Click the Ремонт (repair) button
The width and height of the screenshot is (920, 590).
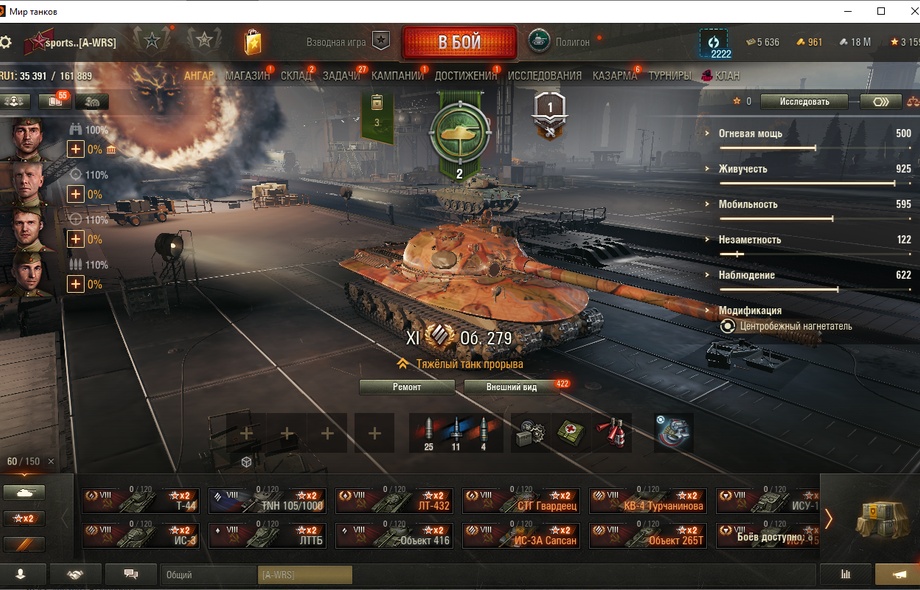tap(407, 386)
